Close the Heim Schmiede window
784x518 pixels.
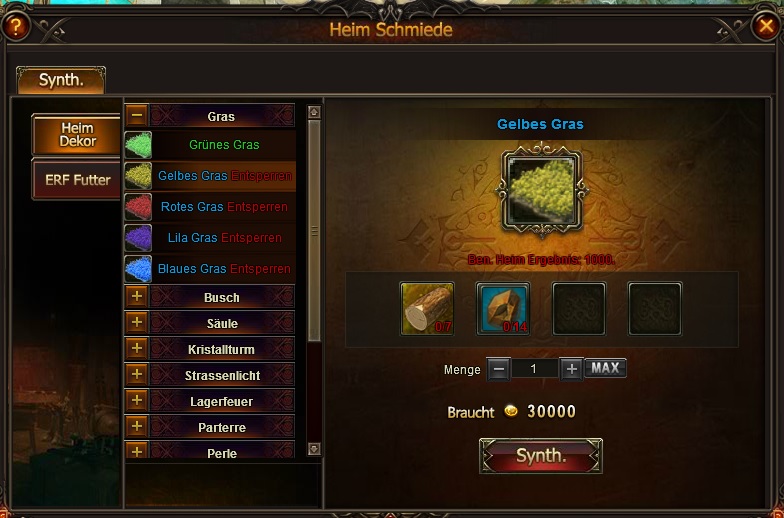[x=765, y=26]
